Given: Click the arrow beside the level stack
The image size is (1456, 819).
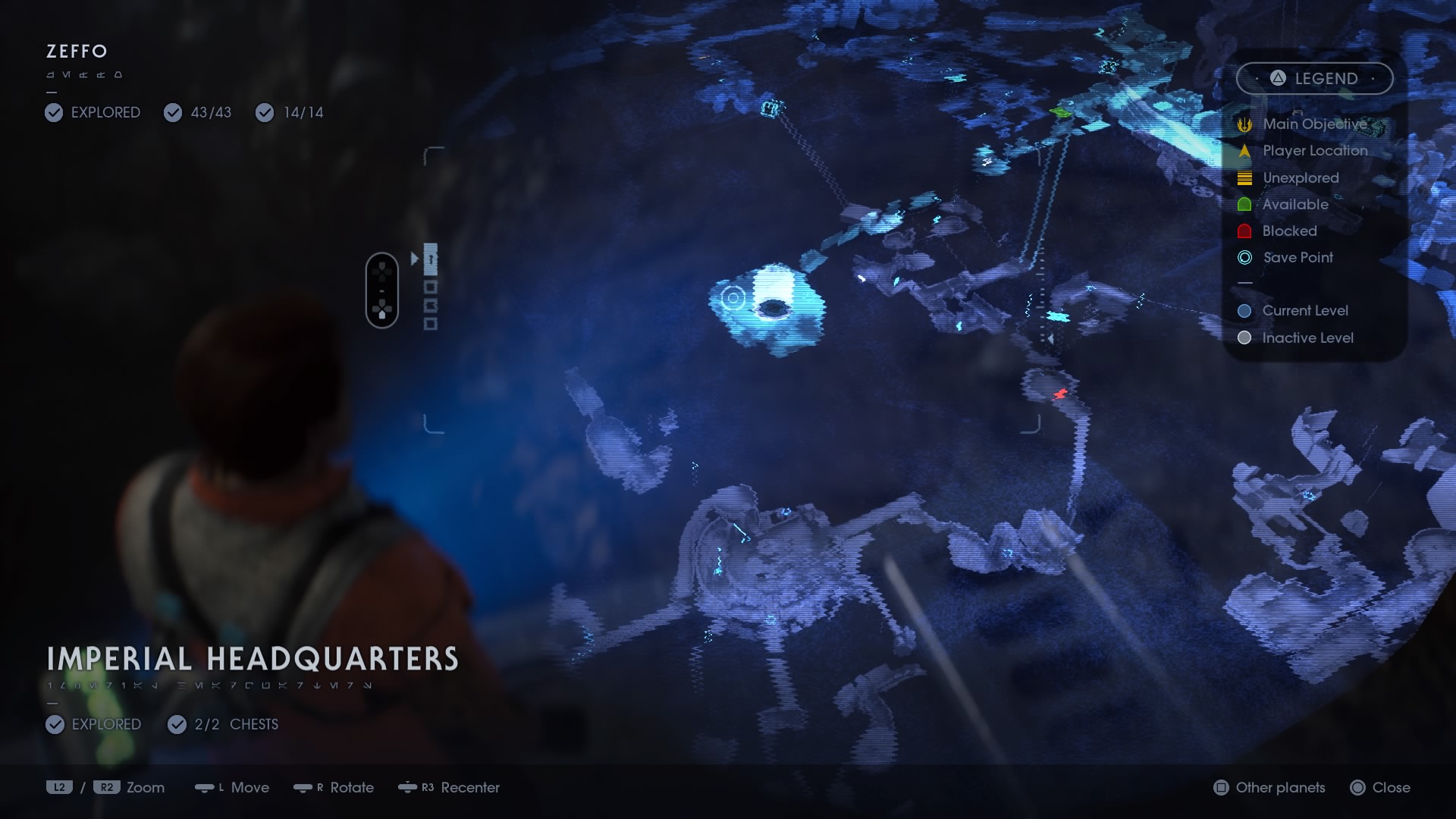Looking at the screenshot, I should [416, 258].
